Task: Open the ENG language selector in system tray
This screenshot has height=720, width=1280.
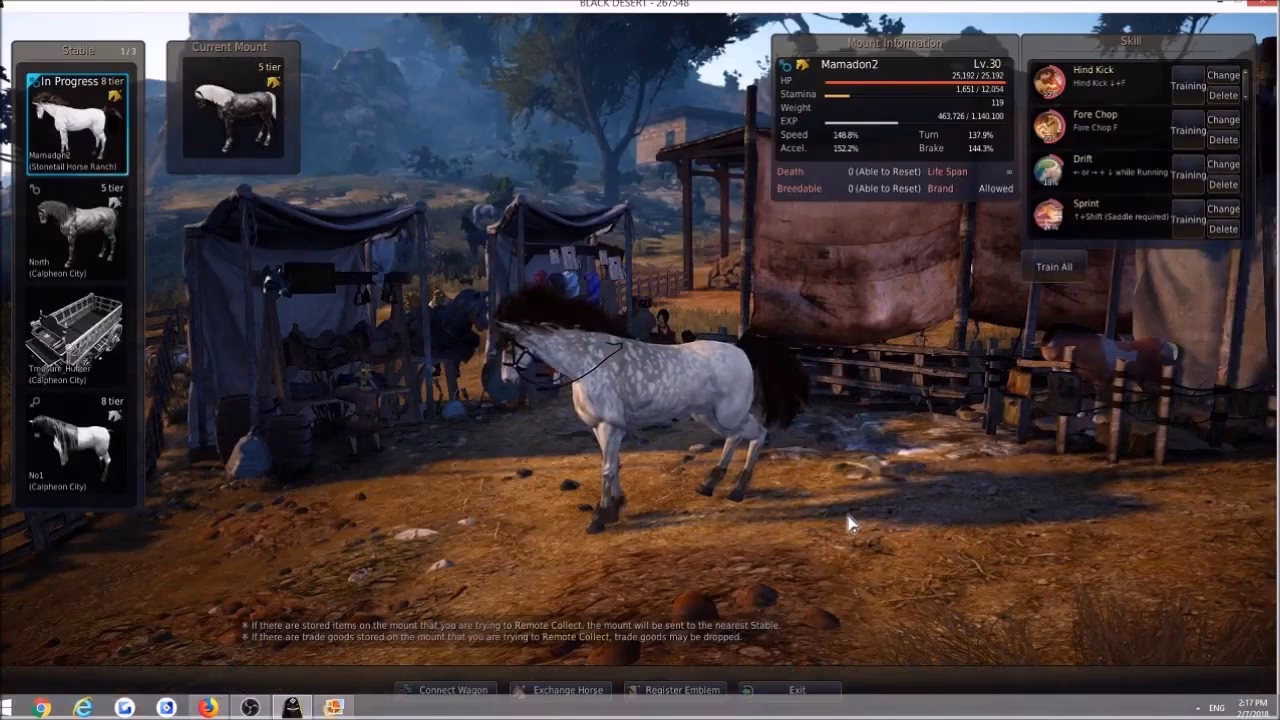Action: click(x=1217, y=708)
